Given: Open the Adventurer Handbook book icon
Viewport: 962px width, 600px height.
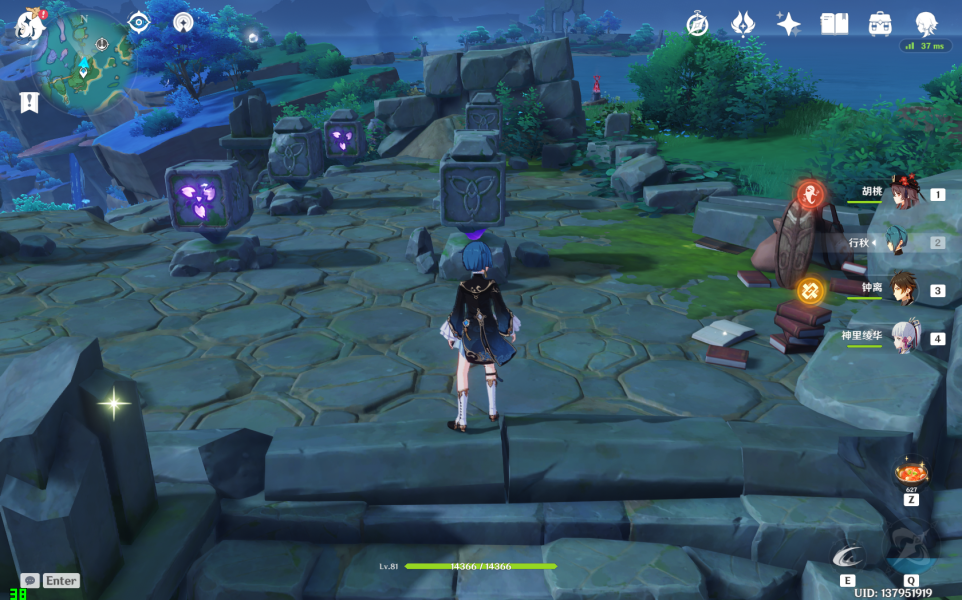Looking at the screenshot, I should coord(834,24).
